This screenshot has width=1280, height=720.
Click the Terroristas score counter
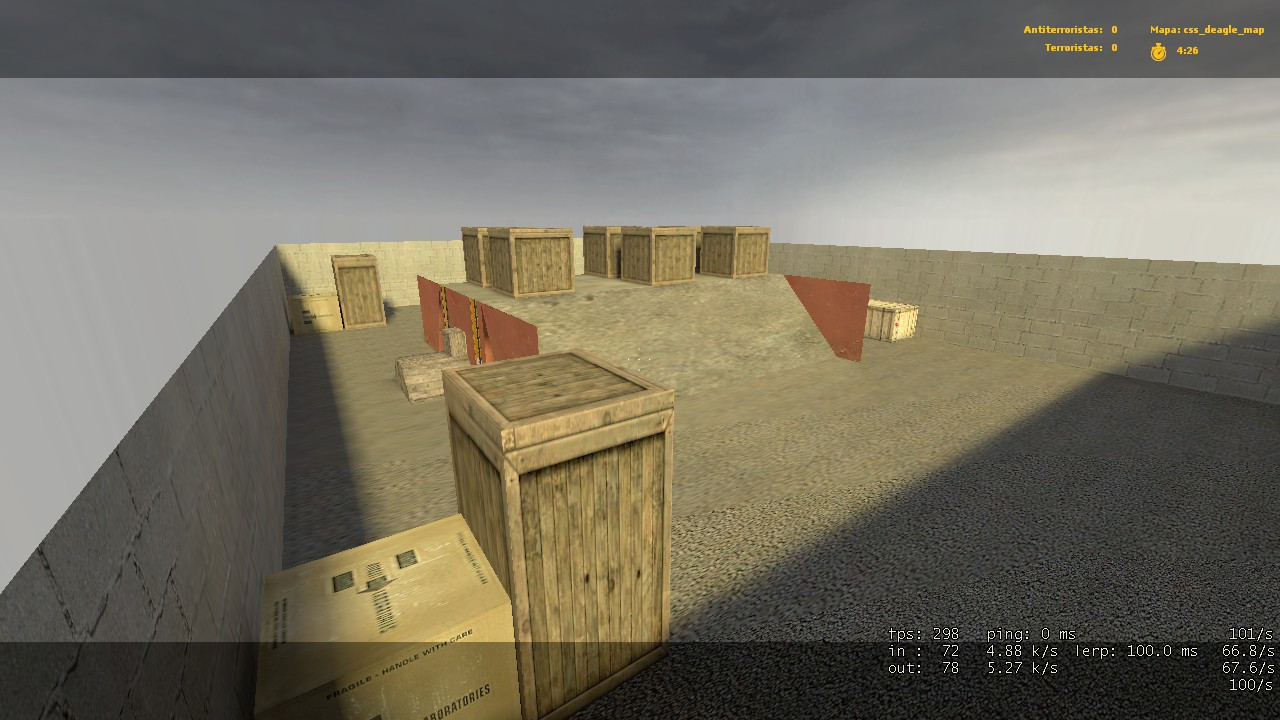(x=1074, y=46)
